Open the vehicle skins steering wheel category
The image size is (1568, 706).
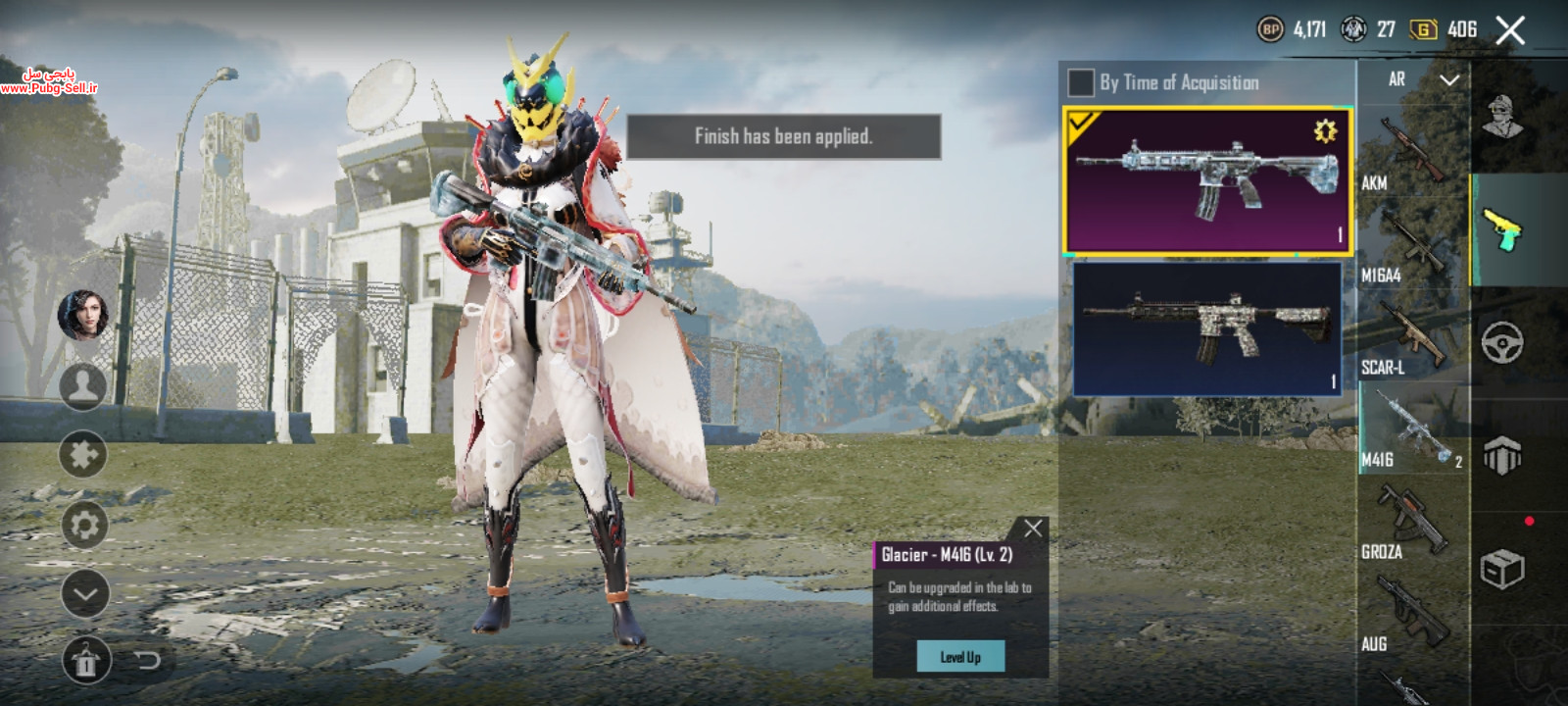tap(1502, 343)
